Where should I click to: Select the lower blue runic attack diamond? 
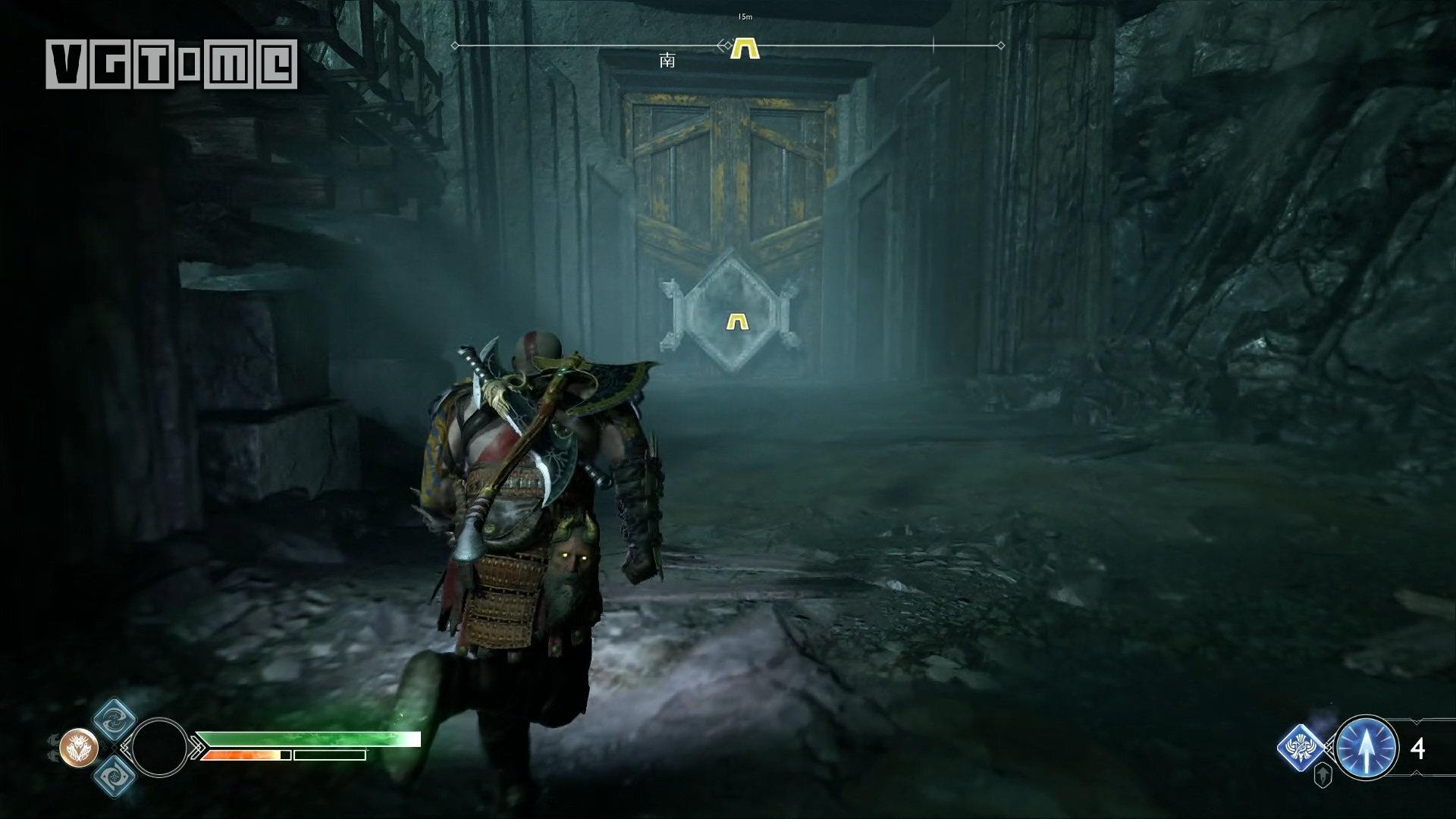point(115,776)
